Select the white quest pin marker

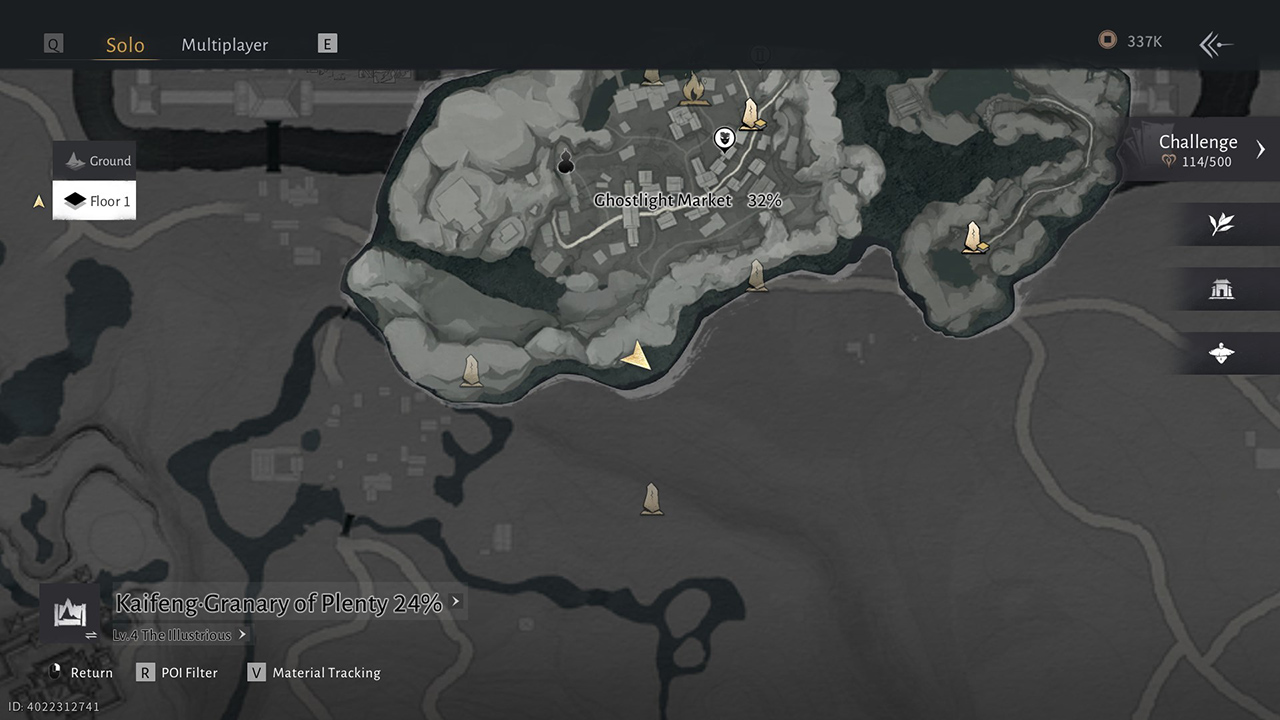[725, 138]
